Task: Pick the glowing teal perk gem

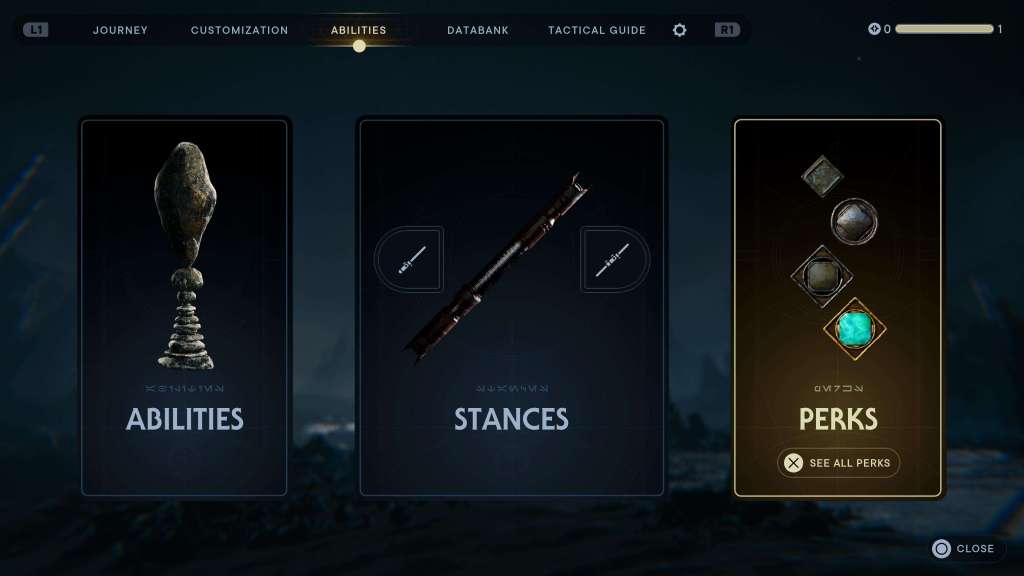Action: 854,328
